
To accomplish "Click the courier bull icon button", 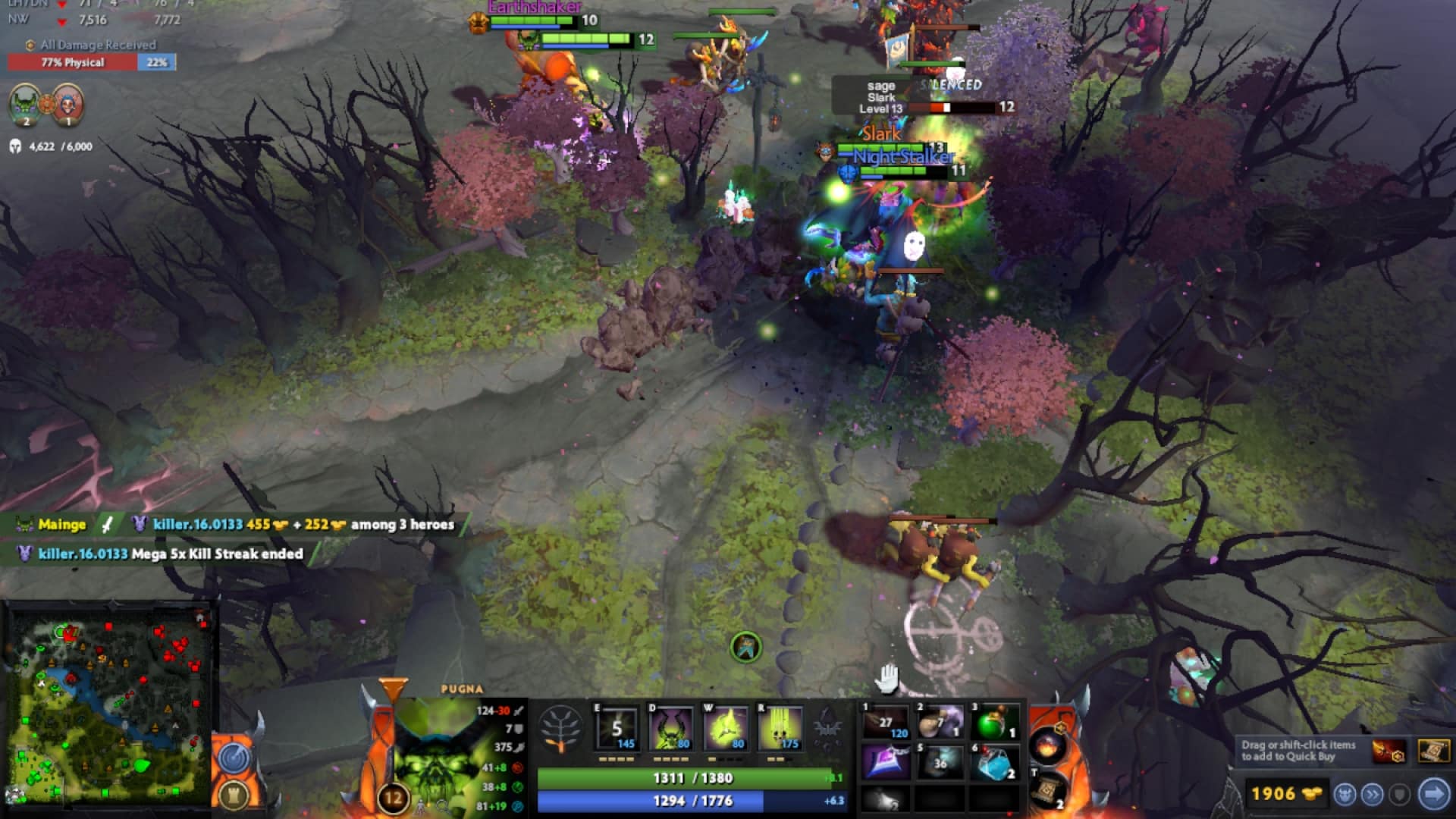I will pos(1344,795).
